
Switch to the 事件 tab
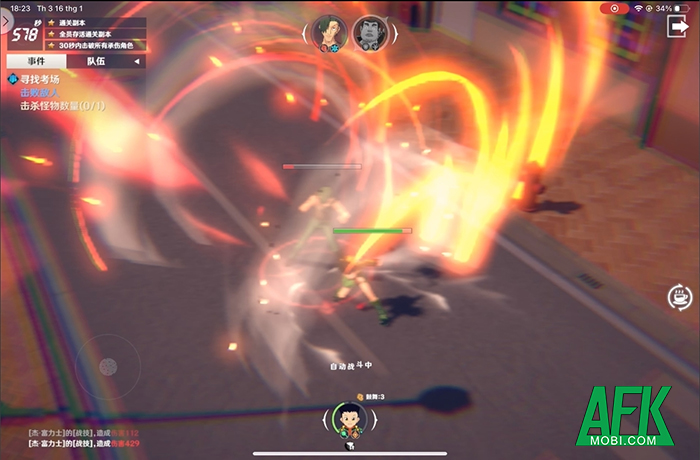(x=34, y=61)
